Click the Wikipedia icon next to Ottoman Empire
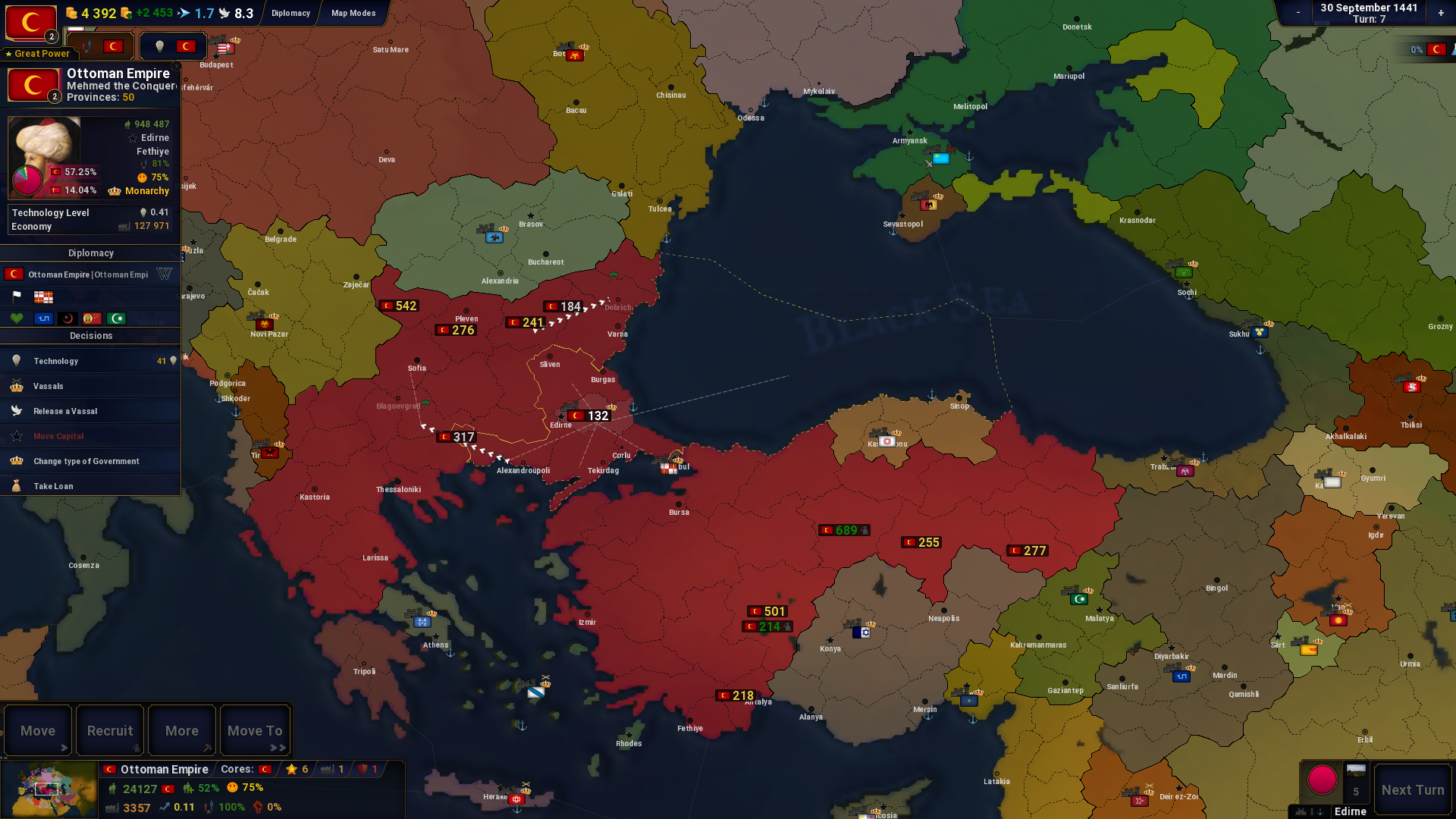 (165, 275)
